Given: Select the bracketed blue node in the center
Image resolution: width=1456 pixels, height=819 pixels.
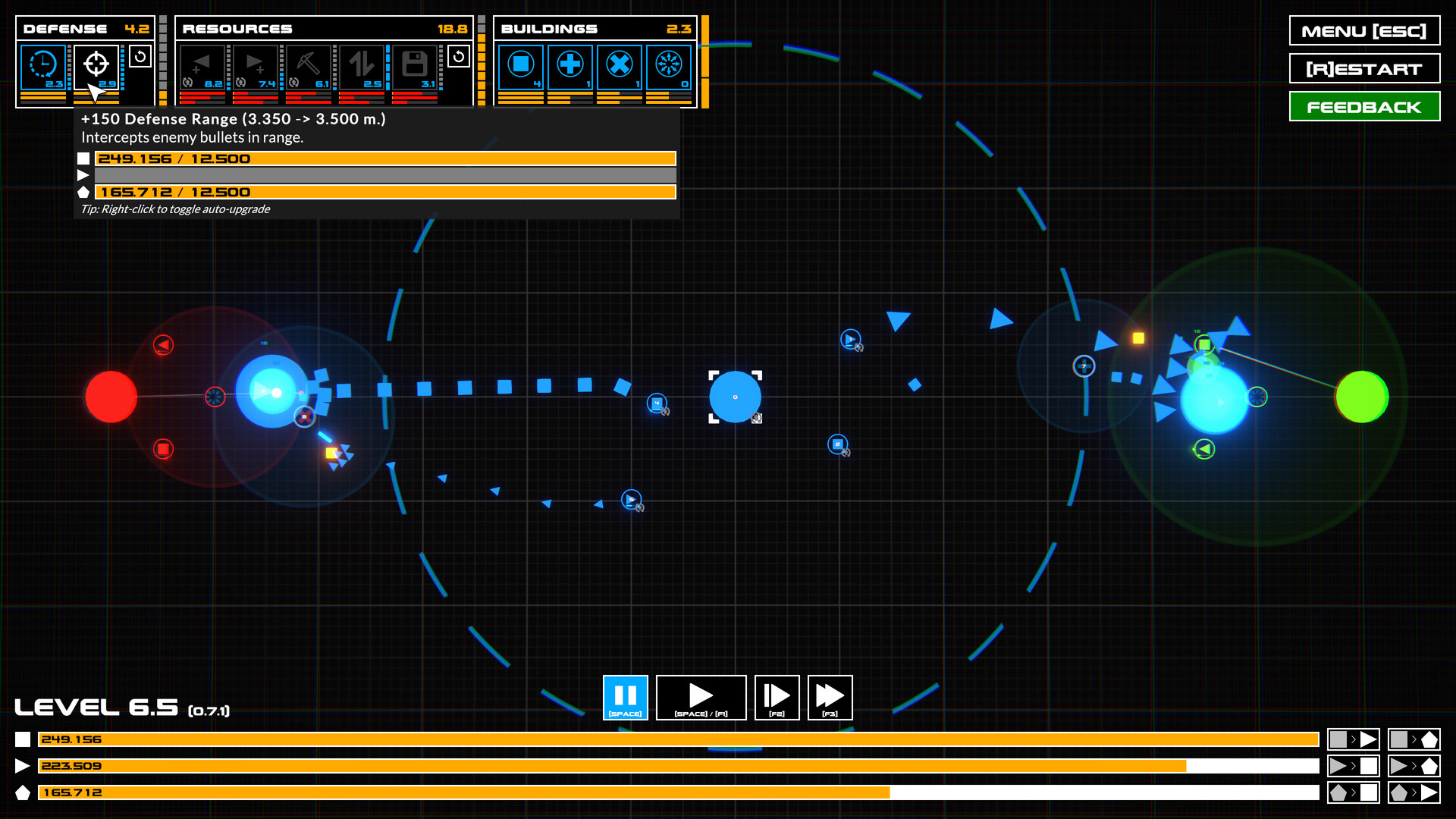Looking at the screenshot, I should [x=735, y=396].
